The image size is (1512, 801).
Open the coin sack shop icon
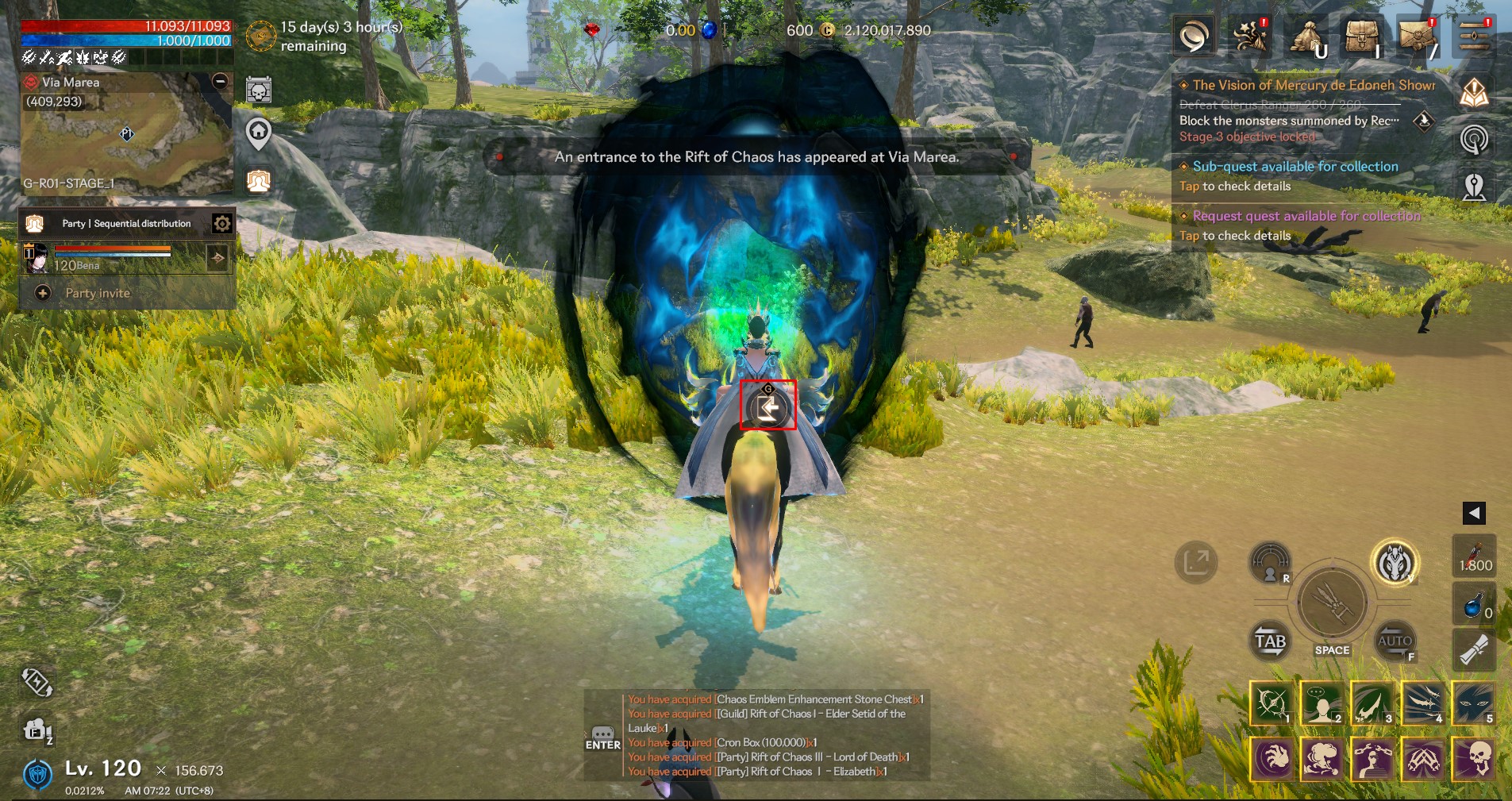pos(1306,37)
